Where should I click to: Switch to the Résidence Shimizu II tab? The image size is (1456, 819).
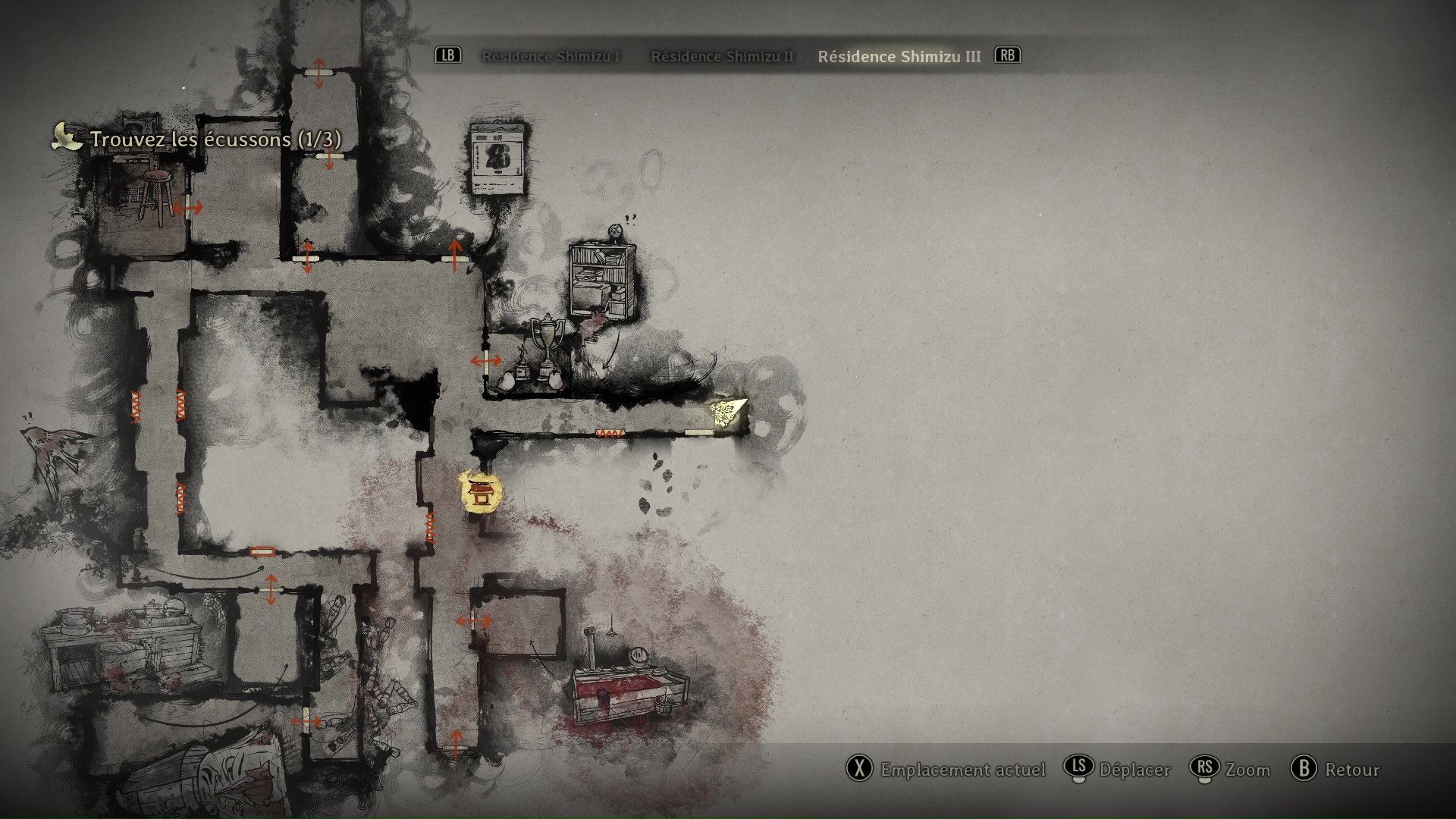point(722,57)
